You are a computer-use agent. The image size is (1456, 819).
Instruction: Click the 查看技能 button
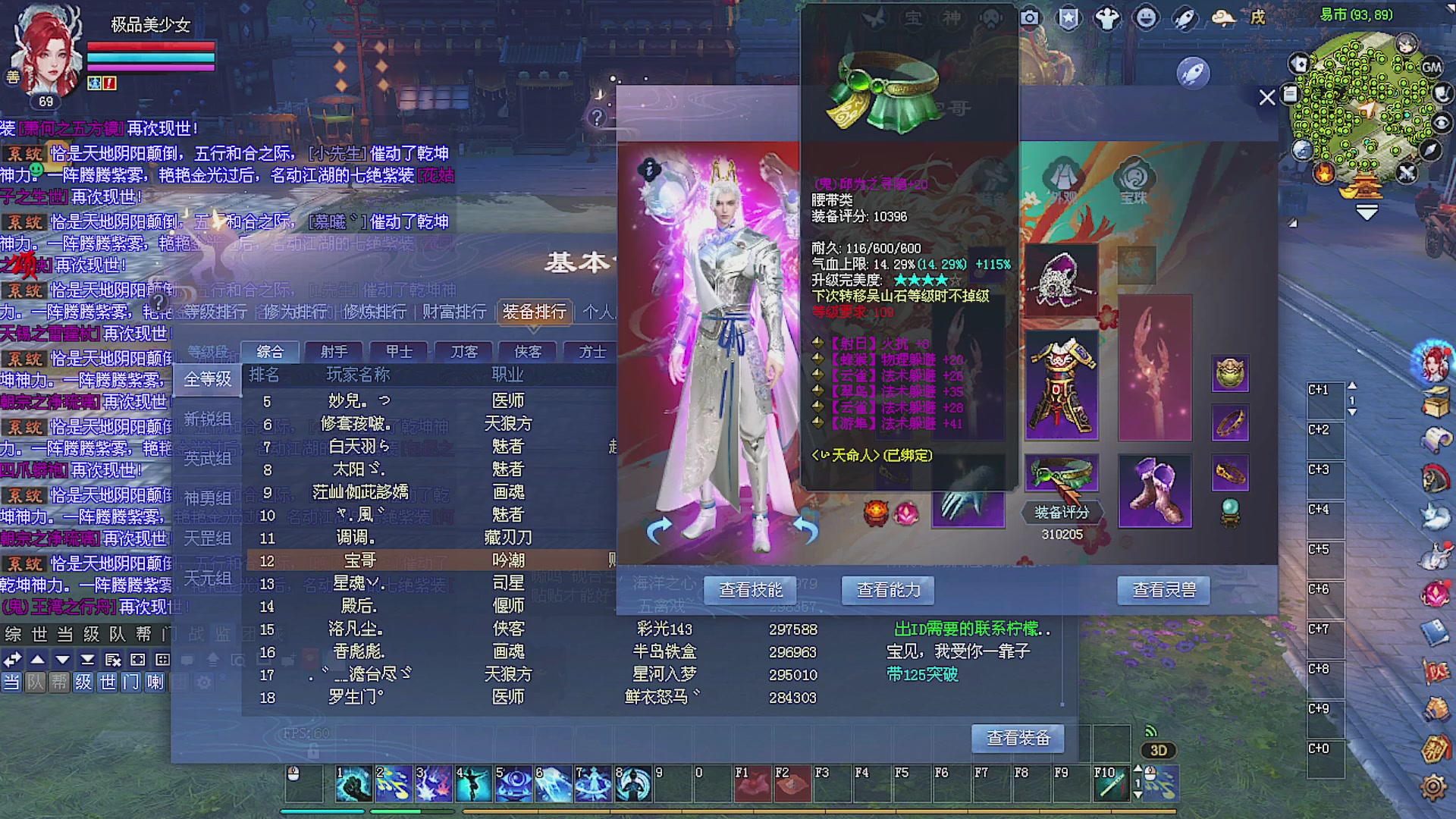pyautogui.click(x=750, y=590)
